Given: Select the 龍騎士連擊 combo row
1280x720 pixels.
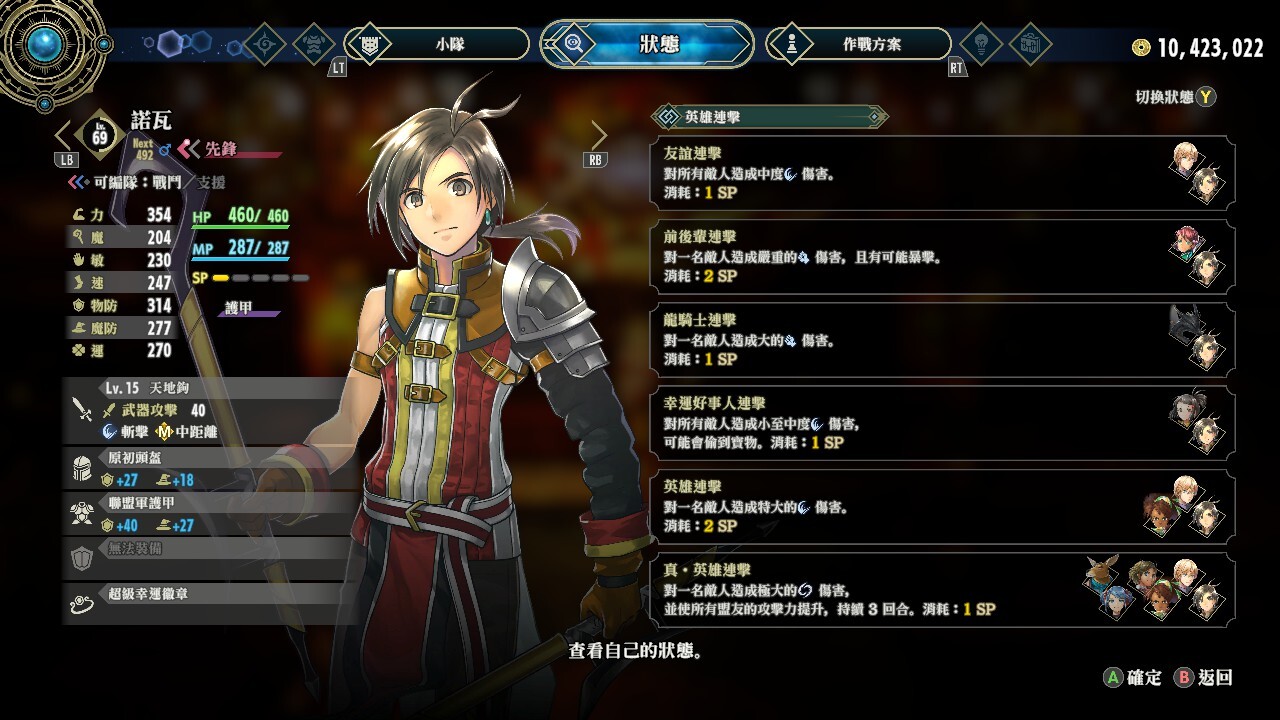Looking at the screenshot, I should [x=942, y=340].
